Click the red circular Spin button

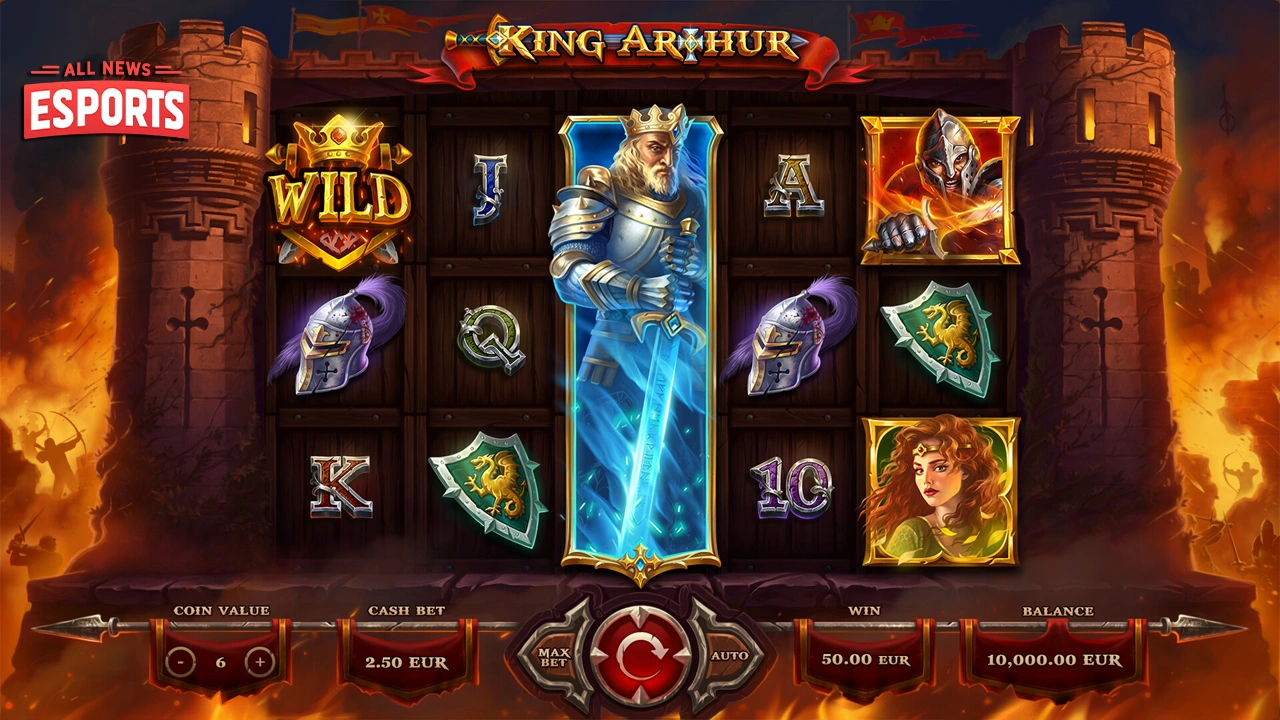pyautogui.click(x=640, y=655)
